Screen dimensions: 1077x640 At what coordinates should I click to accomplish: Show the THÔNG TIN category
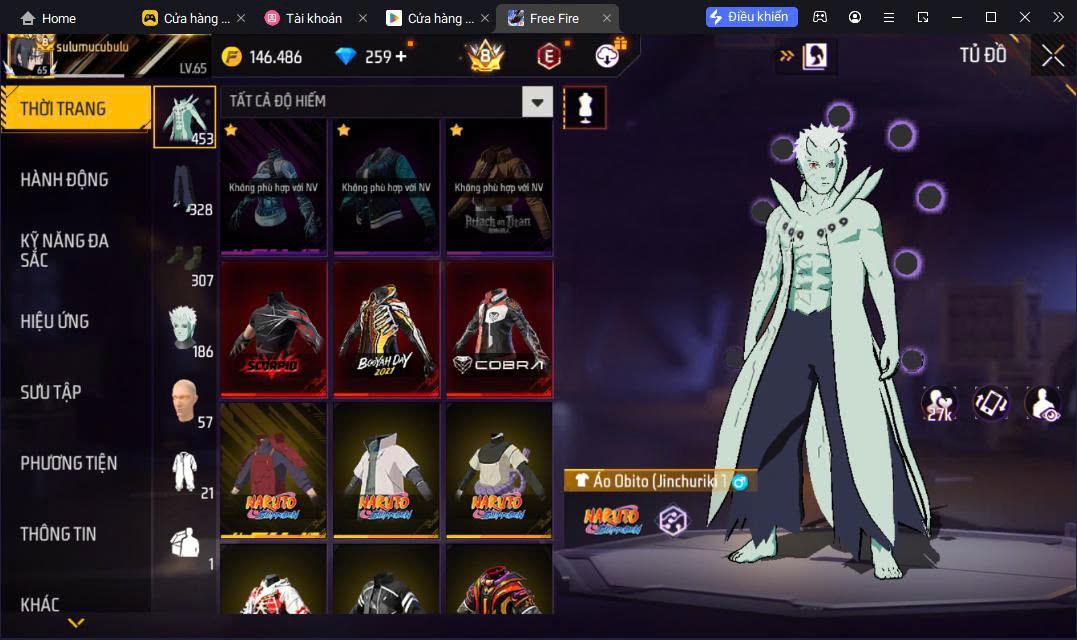coord(59,534)
